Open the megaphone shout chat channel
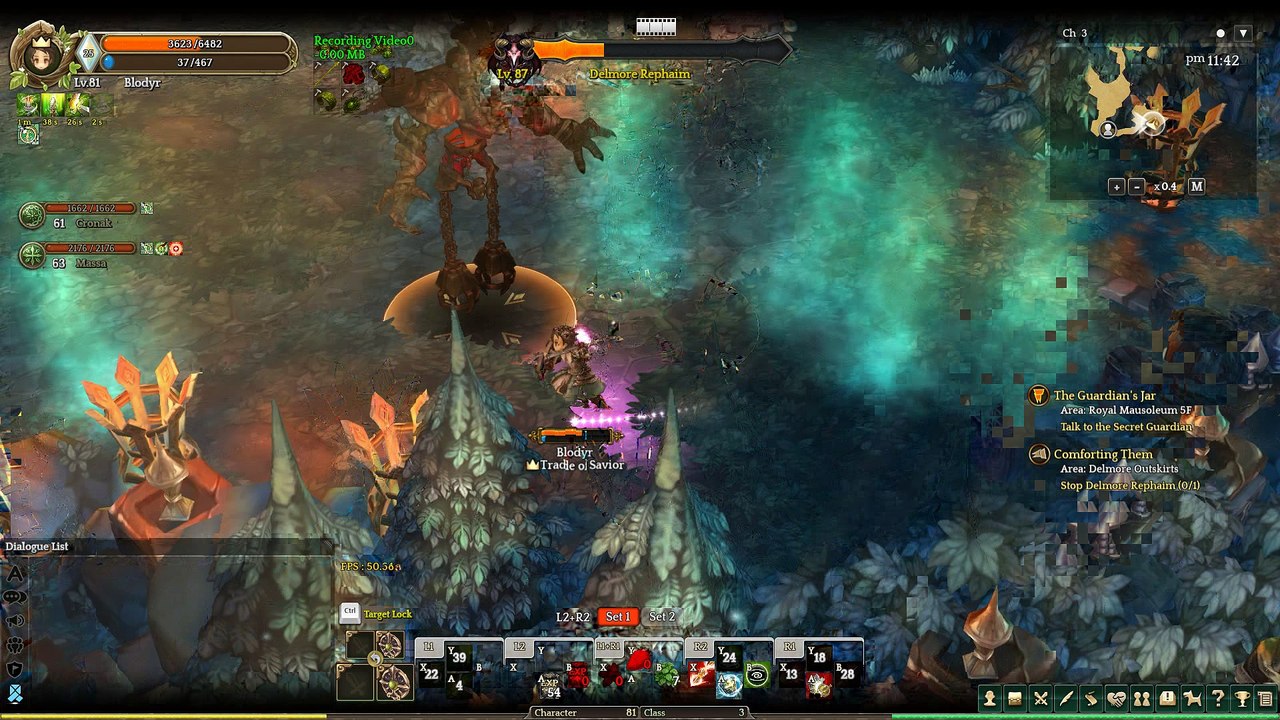Viewport: 1280px width, 720px height. point(15,621)
